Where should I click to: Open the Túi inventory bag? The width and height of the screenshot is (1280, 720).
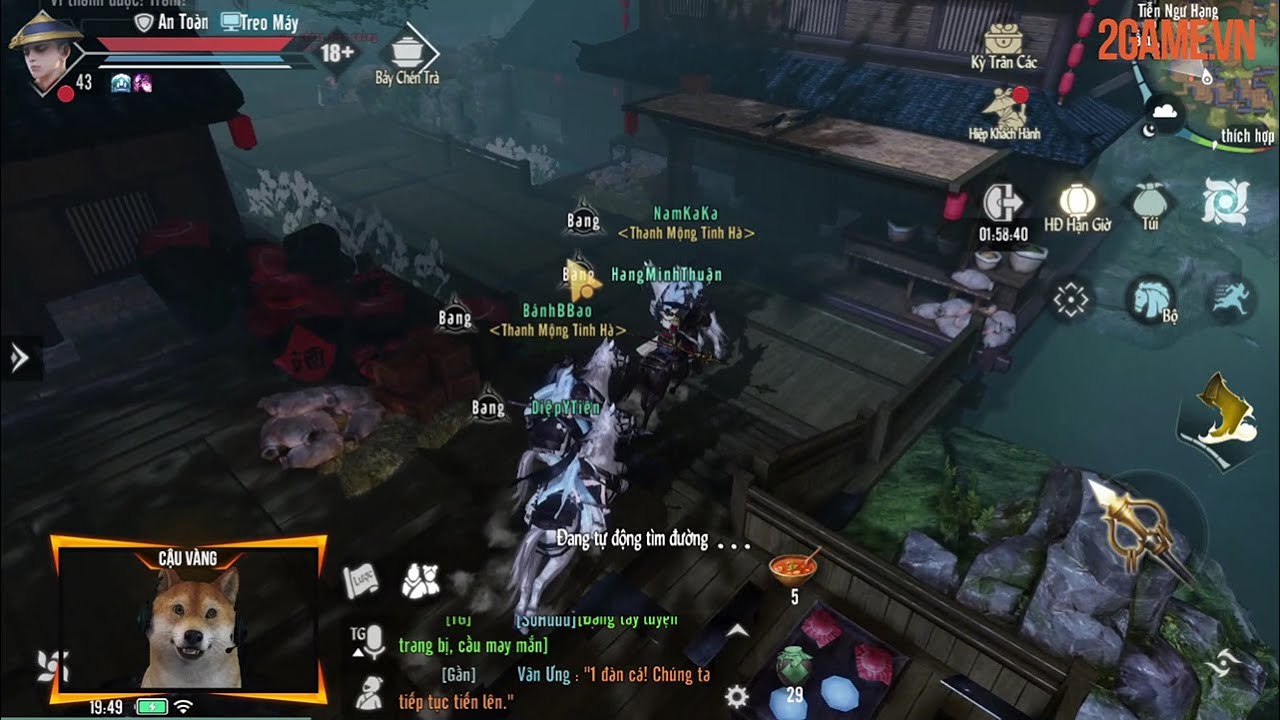pyautogui.click(x=1151, y=201)
